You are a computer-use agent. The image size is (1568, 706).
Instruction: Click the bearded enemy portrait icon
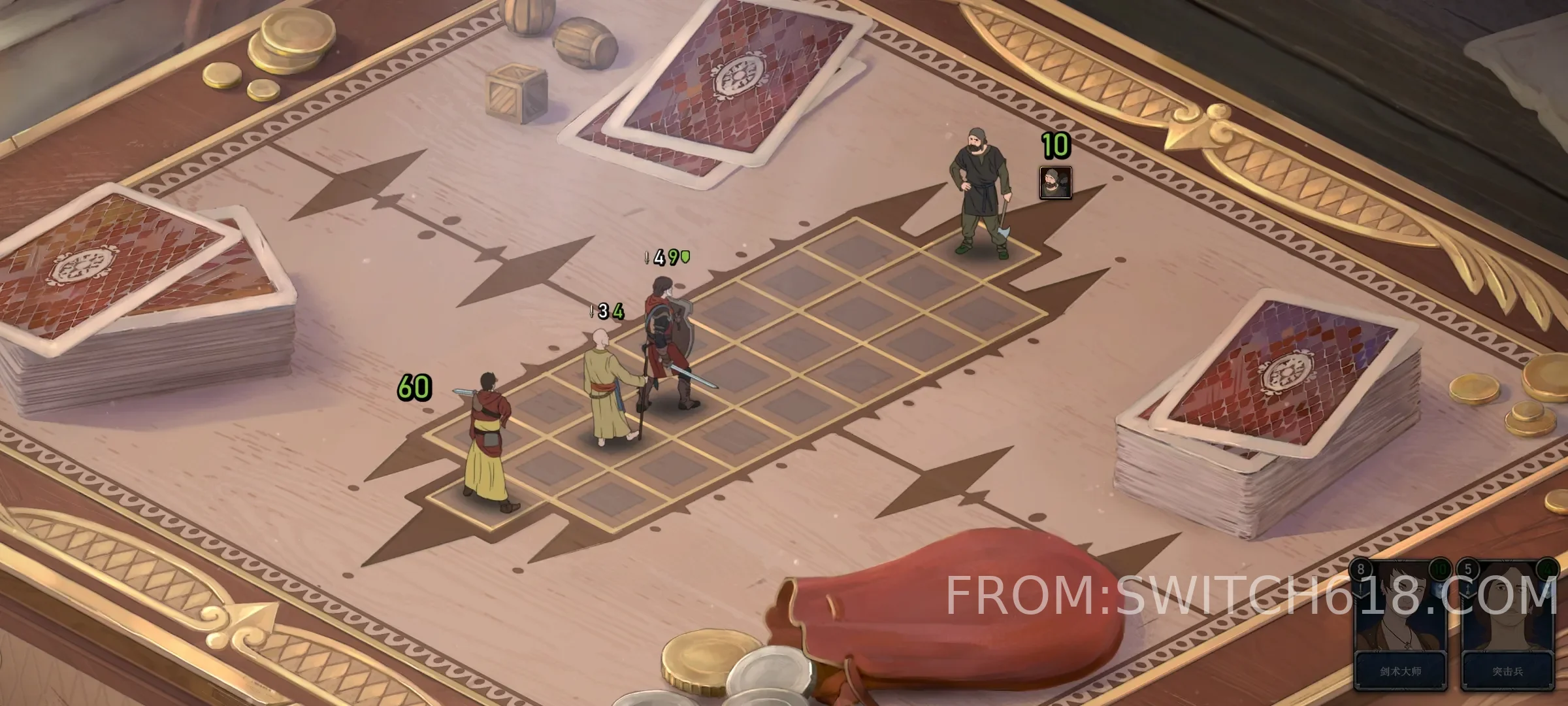(1055, 182)
